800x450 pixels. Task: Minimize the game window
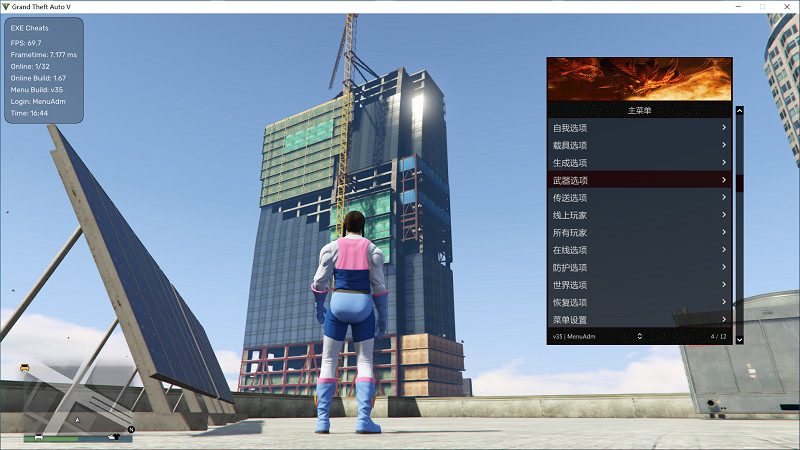click(x=737, y=6)
